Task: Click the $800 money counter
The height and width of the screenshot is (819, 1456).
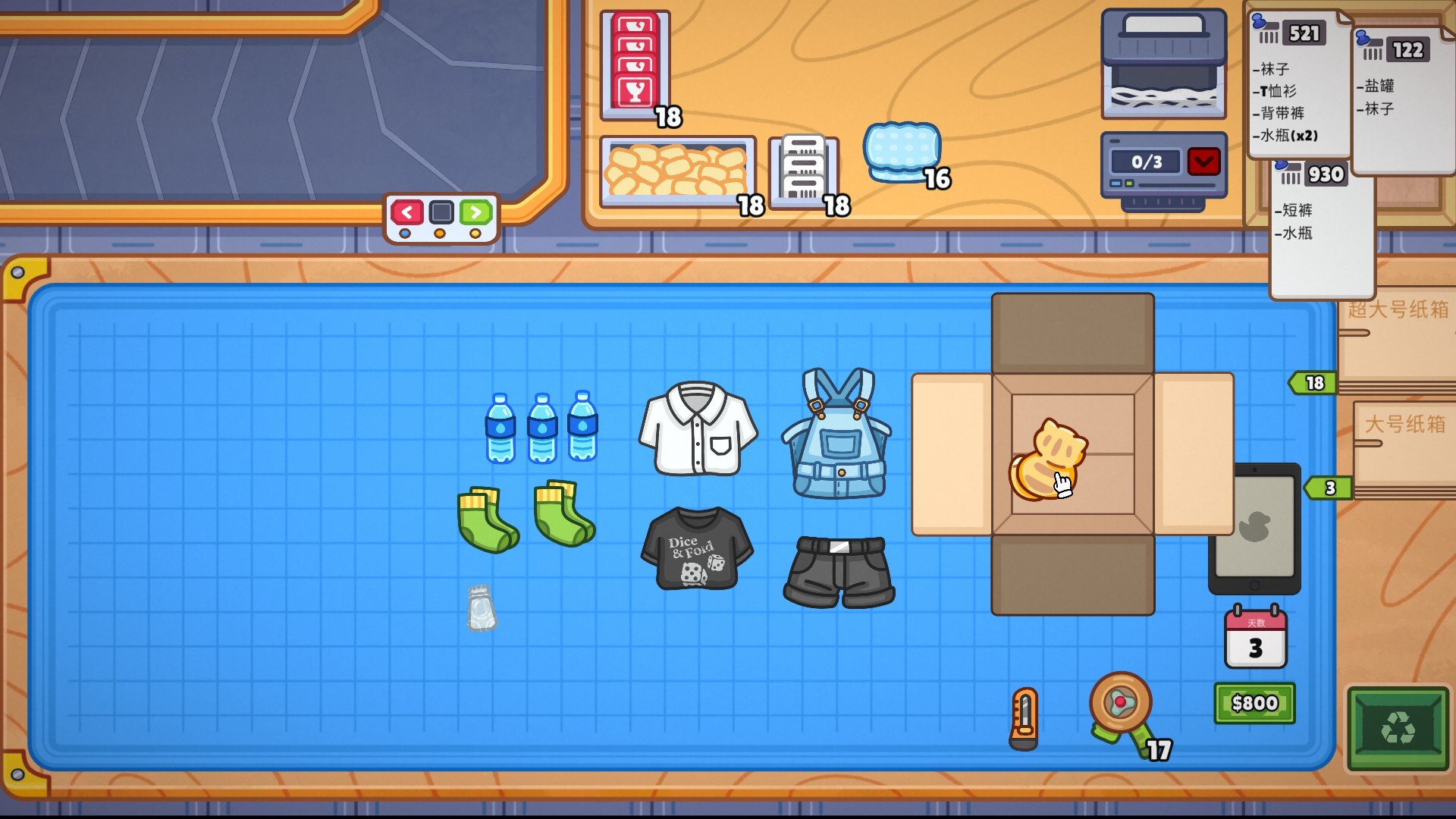Action: pos(1254,703)
